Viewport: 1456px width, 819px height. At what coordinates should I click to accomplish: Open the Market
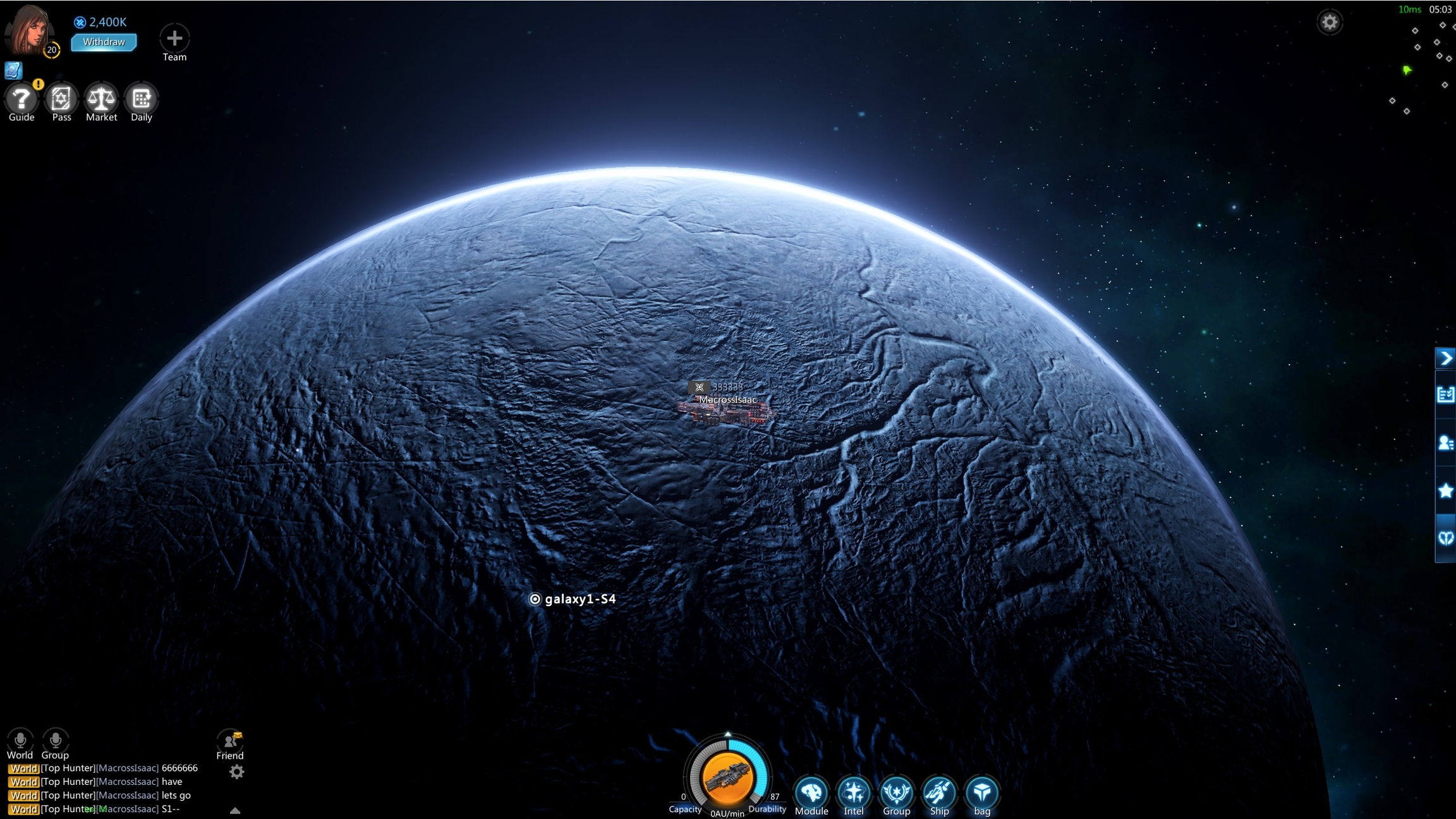pos(101,99)
